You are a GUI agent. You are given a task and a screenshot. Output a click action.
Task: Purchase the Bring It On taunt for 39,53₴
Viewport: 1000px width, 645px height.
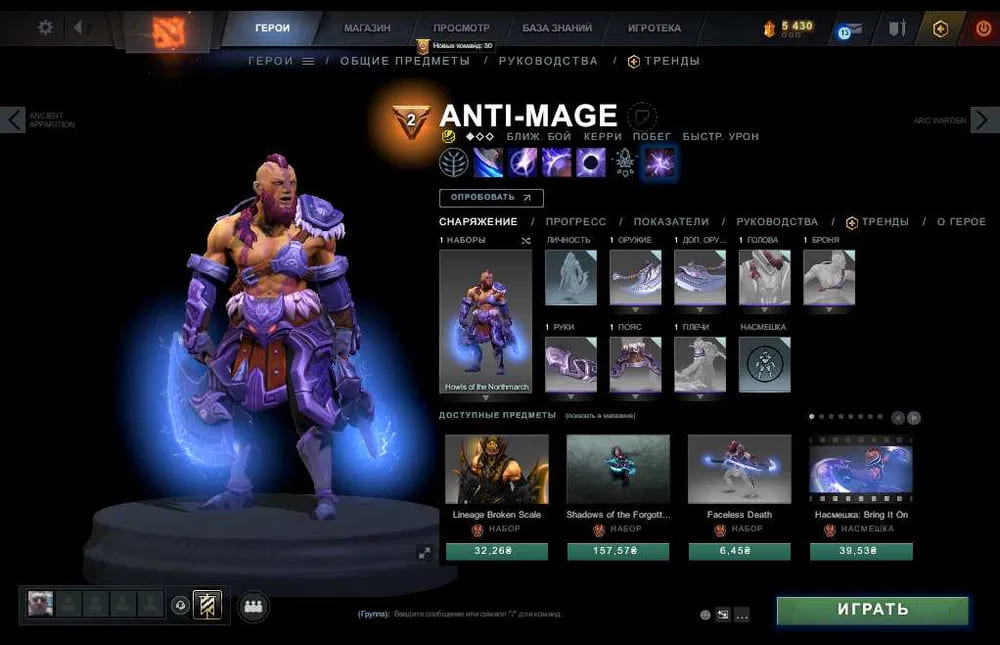[x=861, y=551]
